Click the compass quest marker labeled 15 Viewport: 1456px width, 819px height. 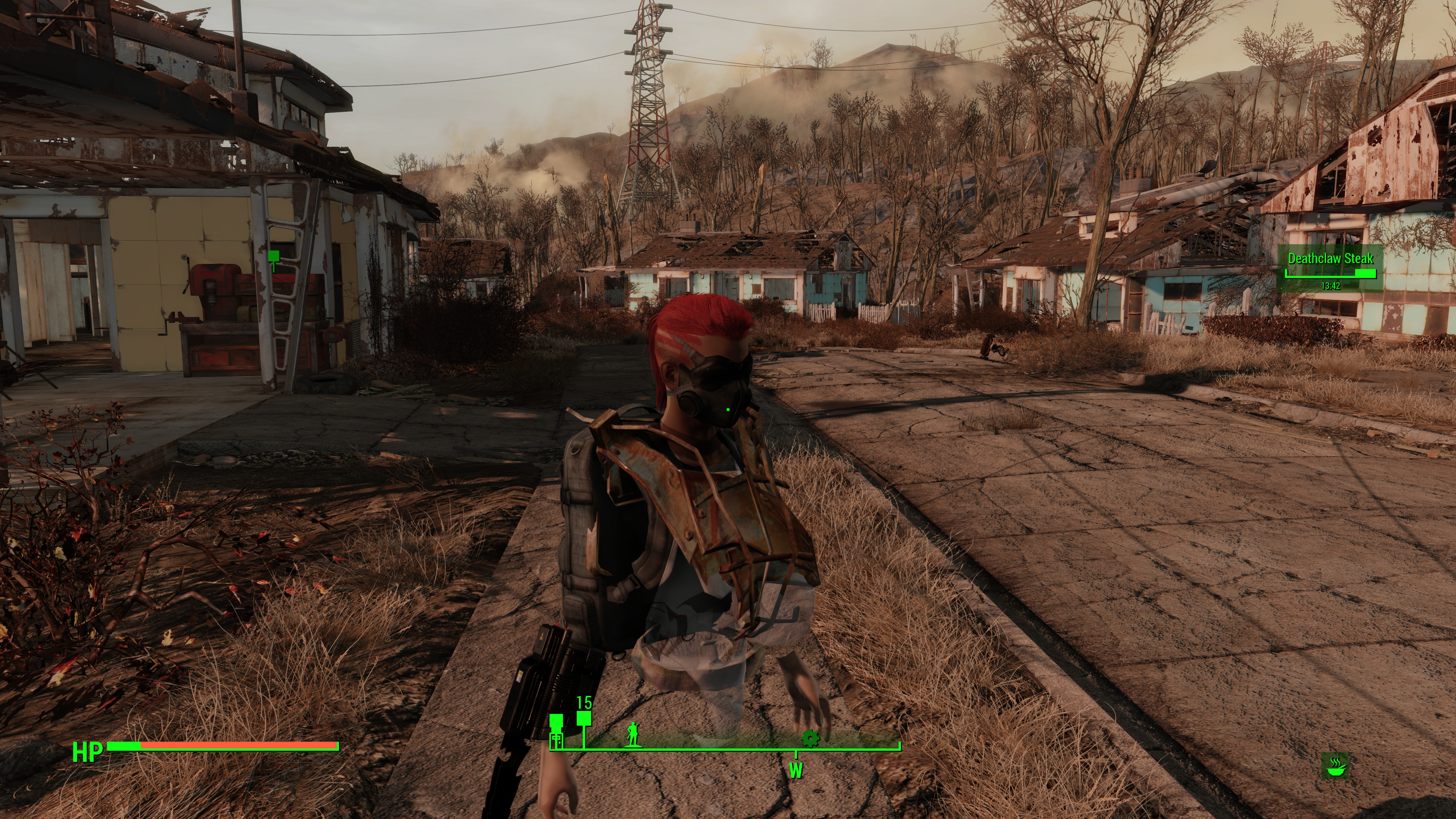point(584,719)
